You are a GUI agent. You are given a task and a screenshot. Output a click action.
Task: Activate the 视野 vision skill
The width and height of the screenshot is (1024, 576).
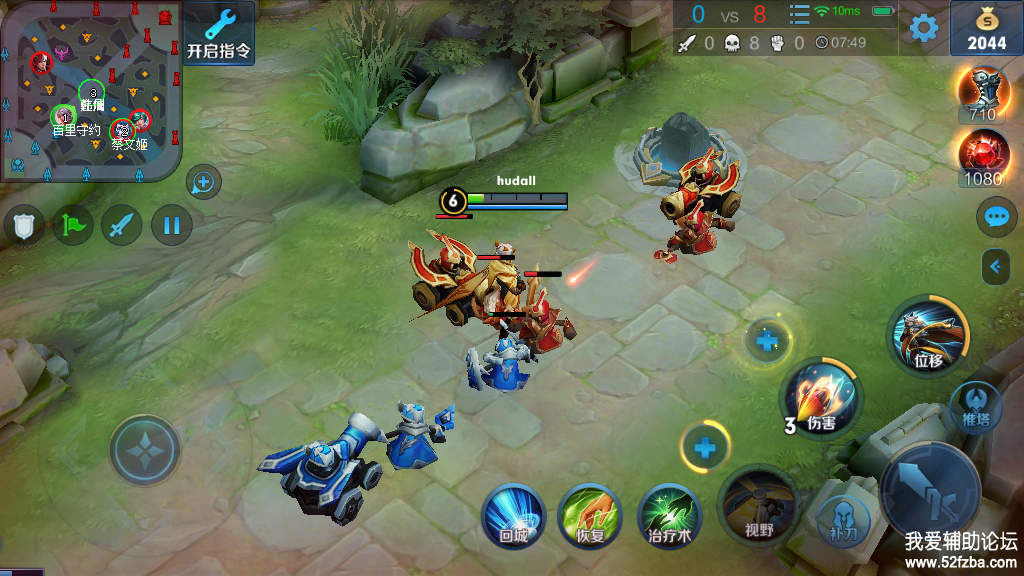pyautogui.click(x=759, y=504)
